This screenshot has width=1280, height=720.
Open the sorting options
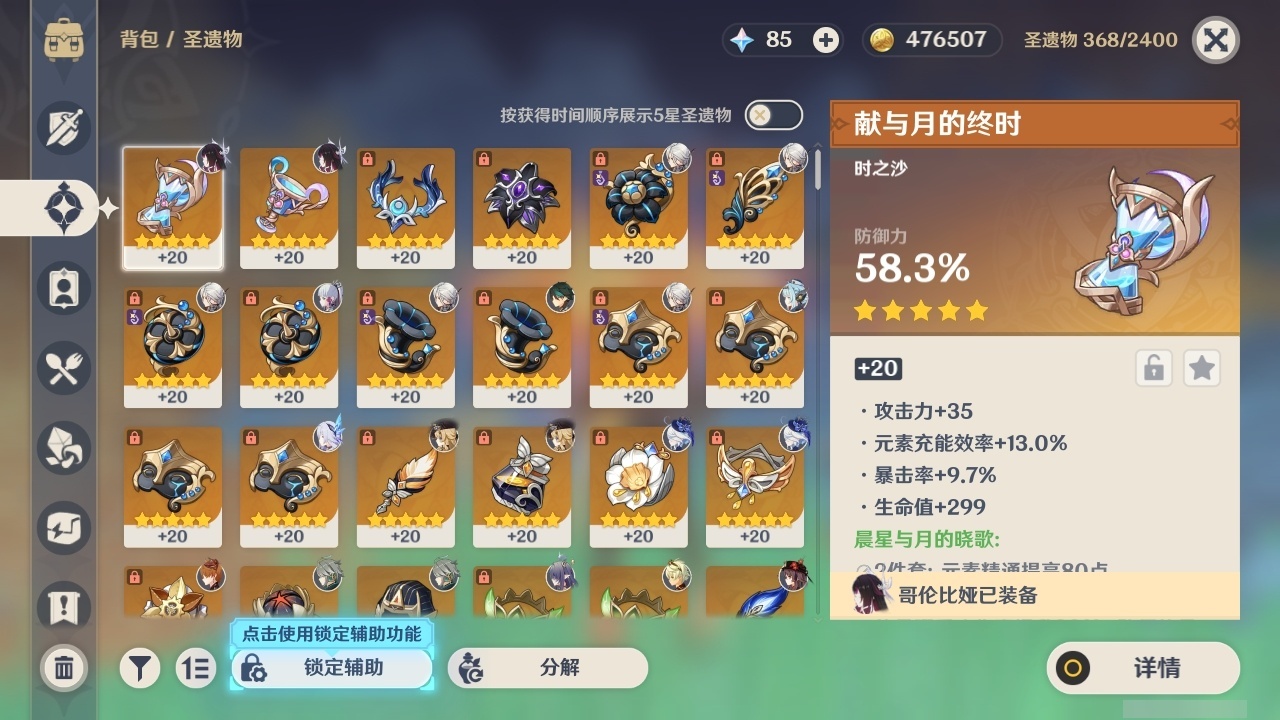(x=196, y=668)
